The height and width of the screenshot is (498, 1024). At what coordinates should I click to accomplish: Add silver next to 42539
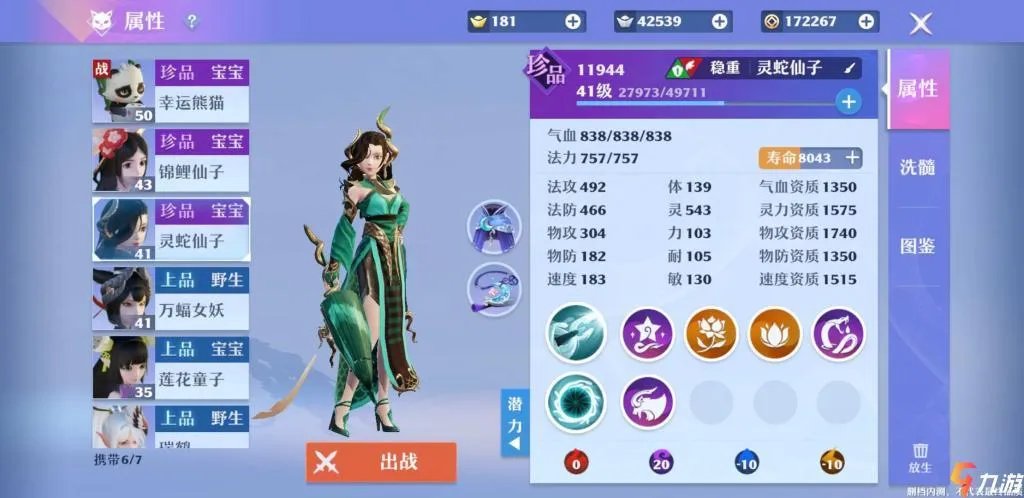(x=719, y=21)
